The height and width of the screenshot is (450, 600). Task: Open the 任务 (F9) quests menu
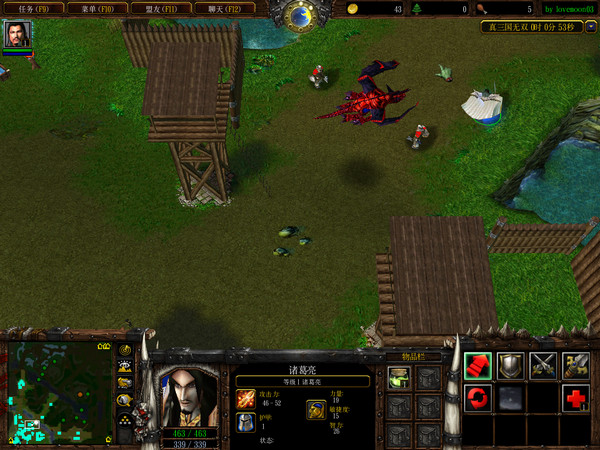pos(34,8)
